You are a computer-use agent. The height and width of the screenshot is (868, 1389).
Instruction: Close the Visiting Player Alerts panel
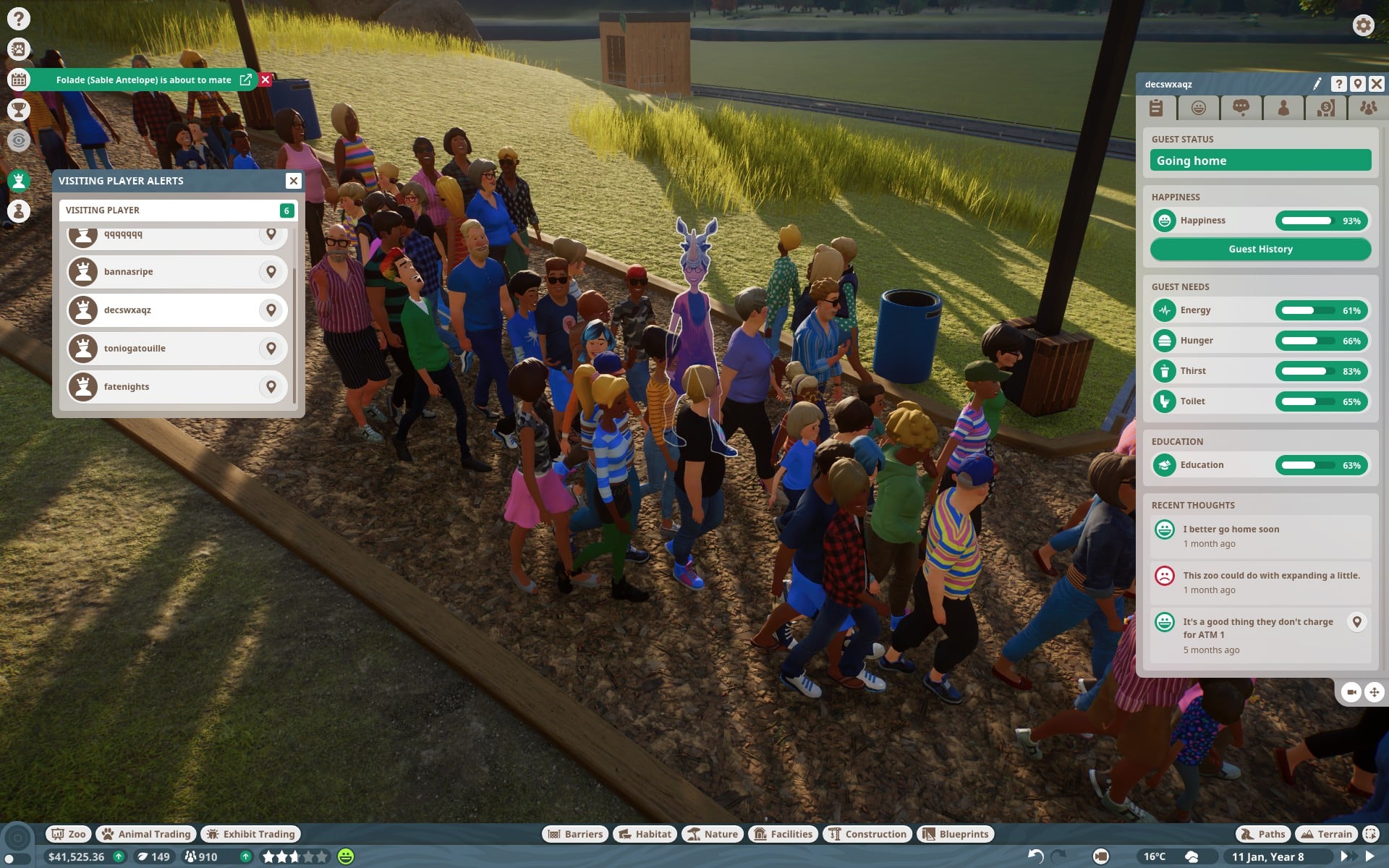293,181
